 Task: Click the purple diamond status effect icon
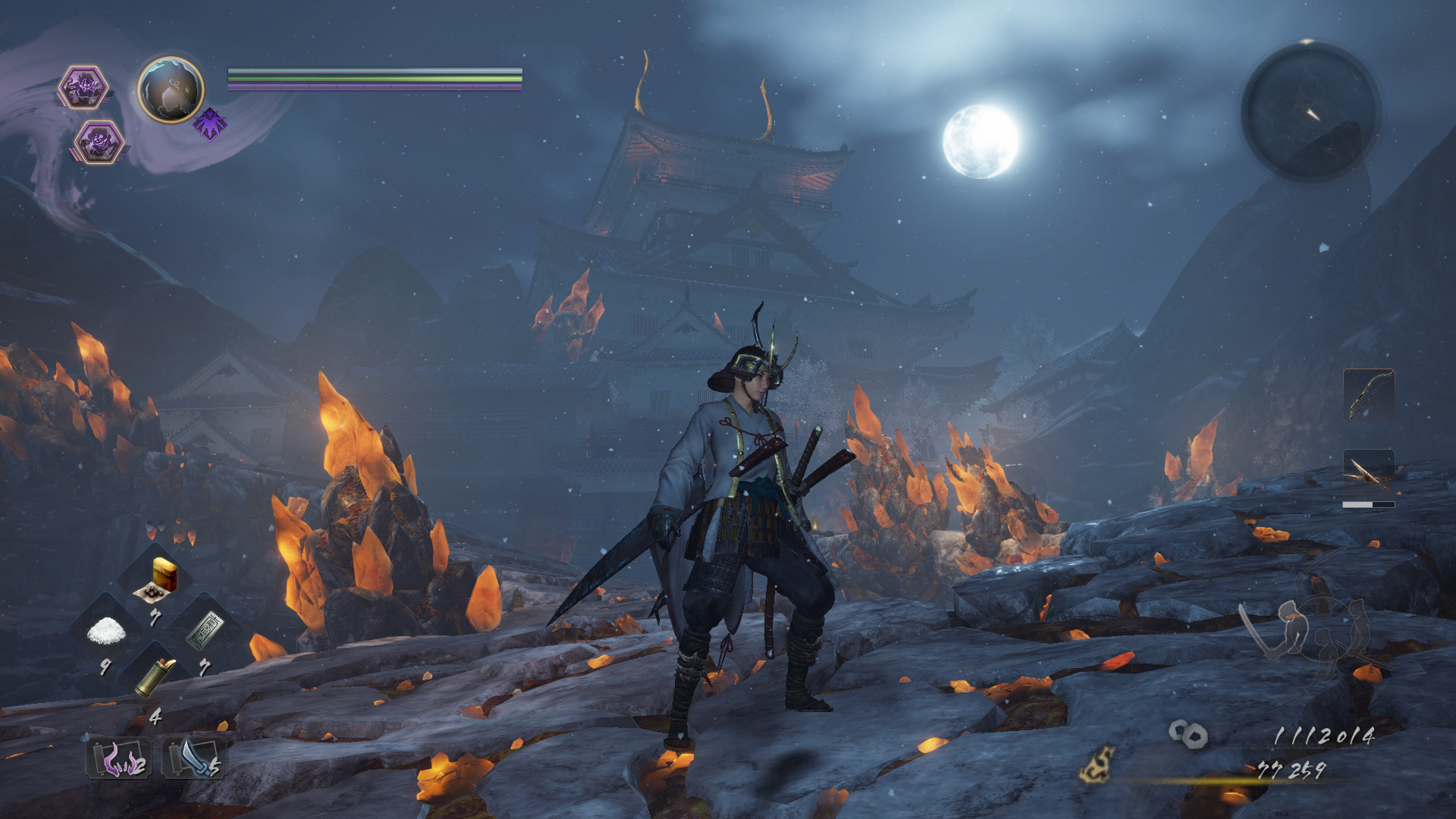coord(210,124)
